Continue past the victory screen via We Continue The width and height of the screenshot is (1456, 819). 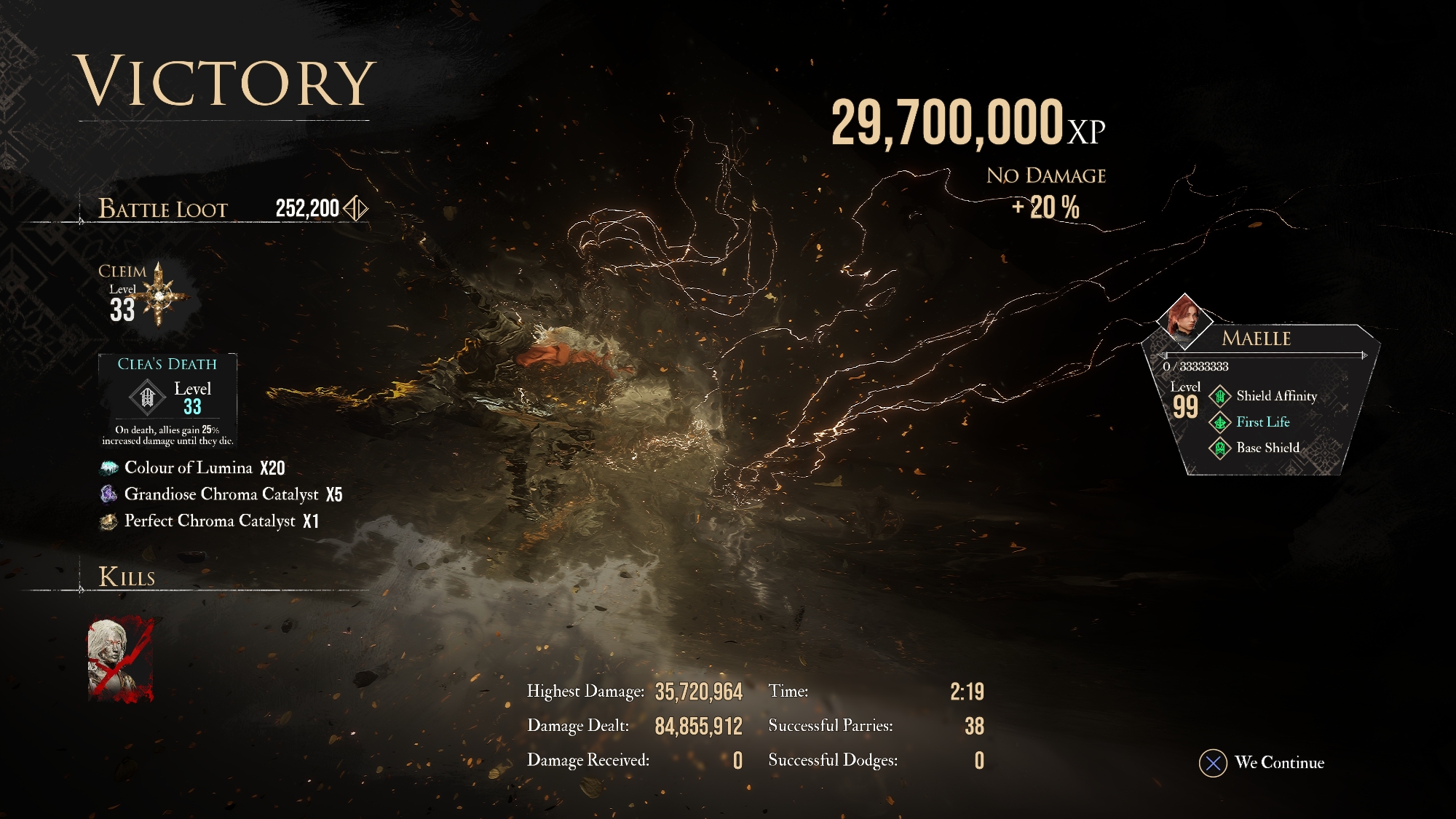coord(1262,763)
